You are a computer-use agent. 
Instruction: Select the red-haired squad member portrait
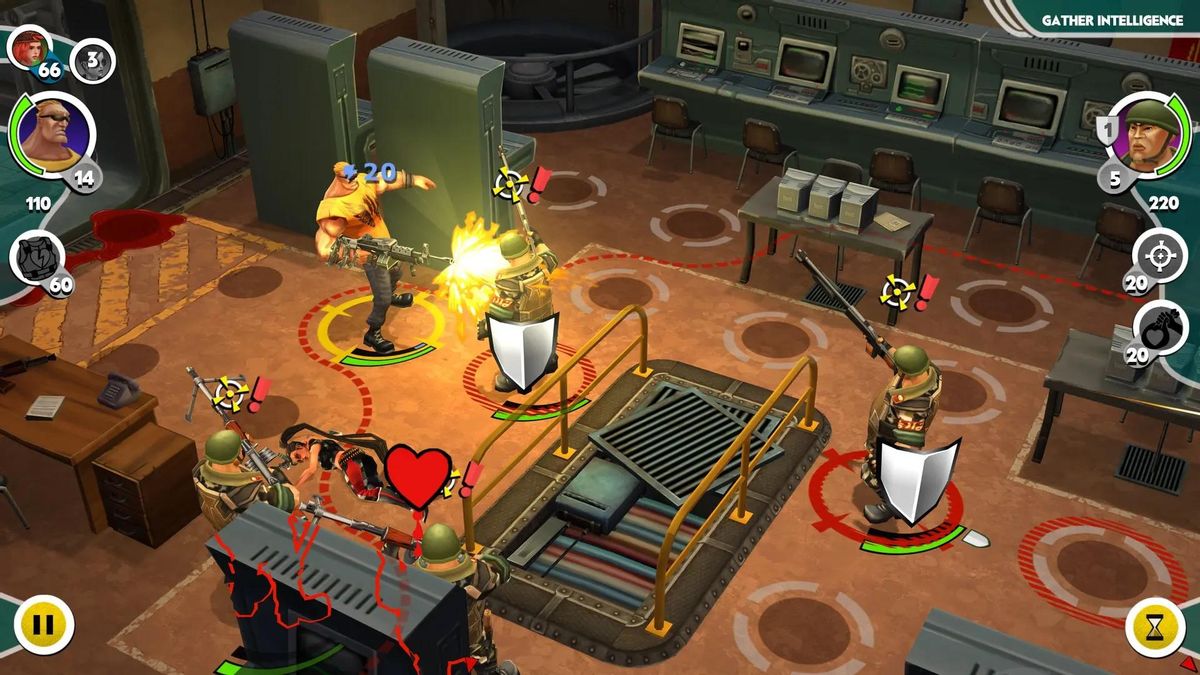pyautogui.click(x=28, y=46)
